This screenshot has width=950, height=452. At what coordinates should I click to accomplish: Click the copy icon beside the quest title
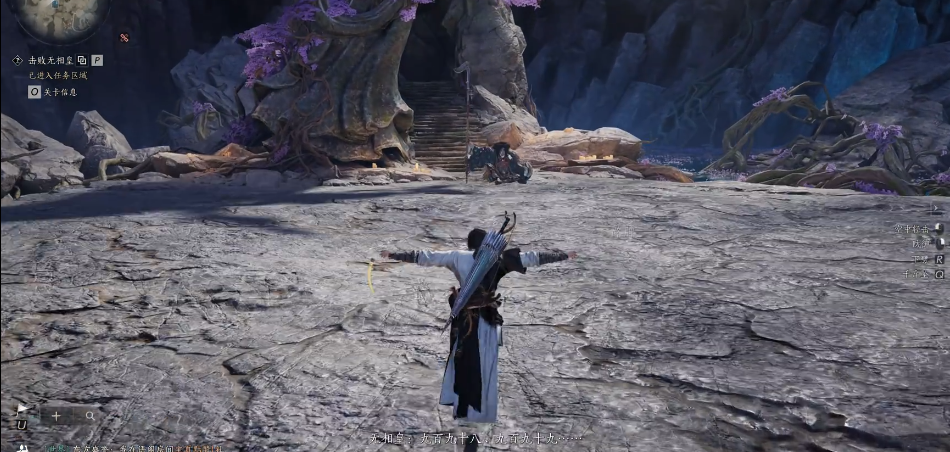pyautogui.click(x=82, y=60)
